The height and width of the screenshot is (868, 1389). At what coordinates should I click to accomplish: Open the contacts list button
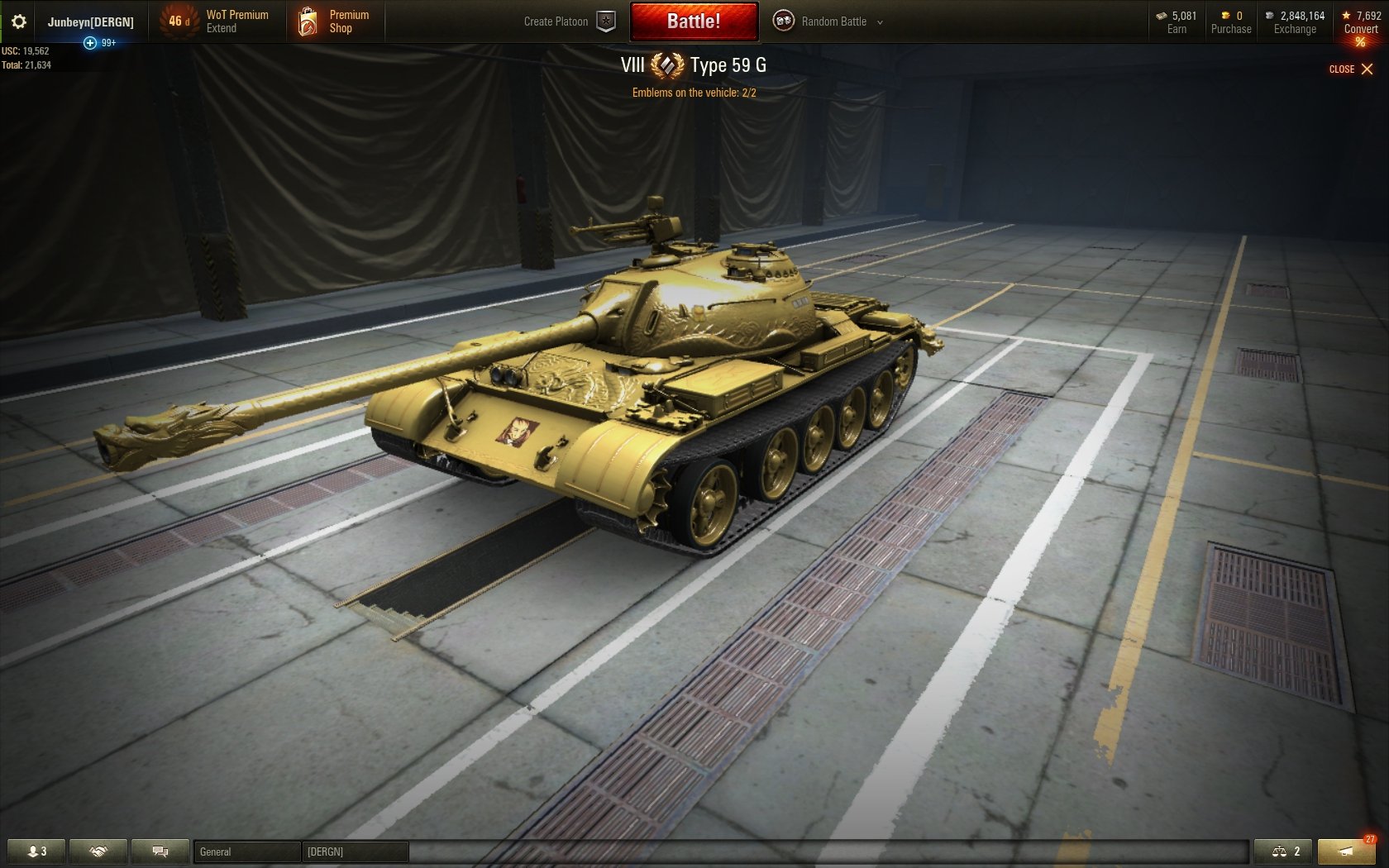point(36,851)
